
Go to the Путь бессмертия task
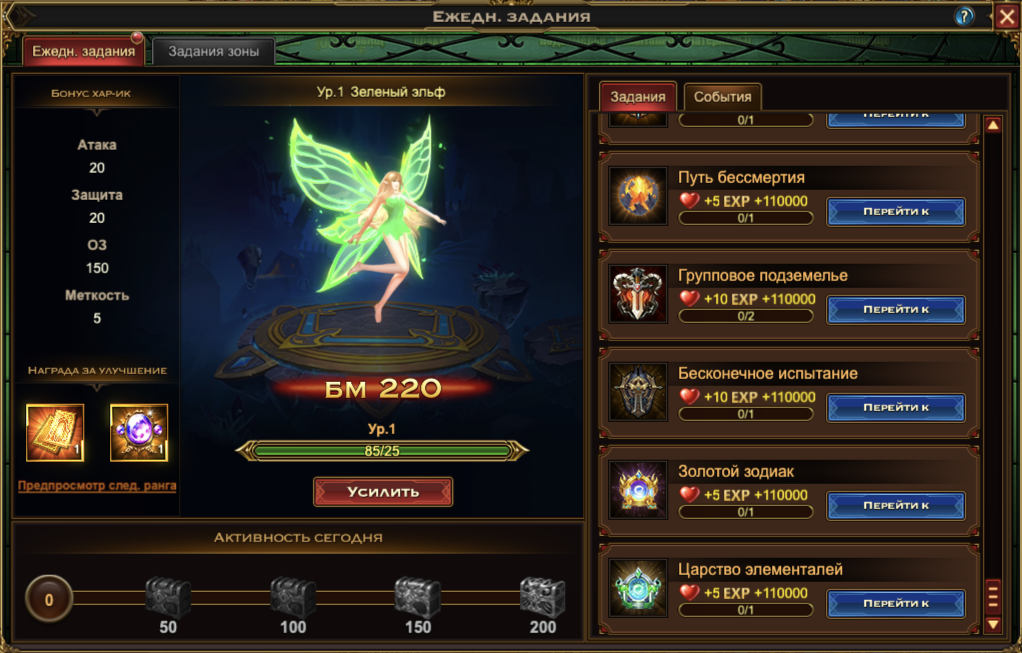click(x=896, y=211)
